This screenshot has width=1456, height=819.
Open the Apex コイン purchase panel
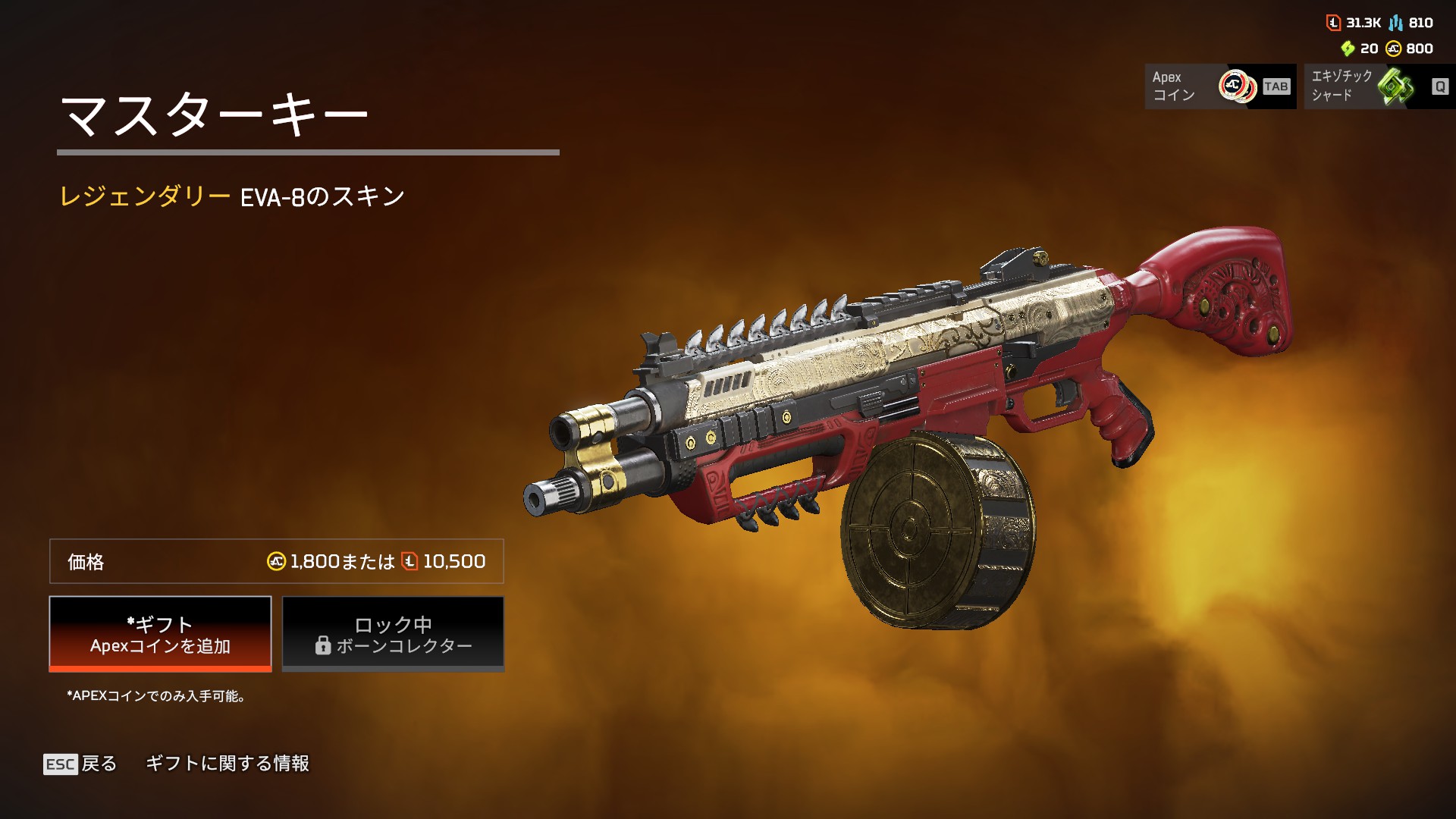[x=1219, y=86]
